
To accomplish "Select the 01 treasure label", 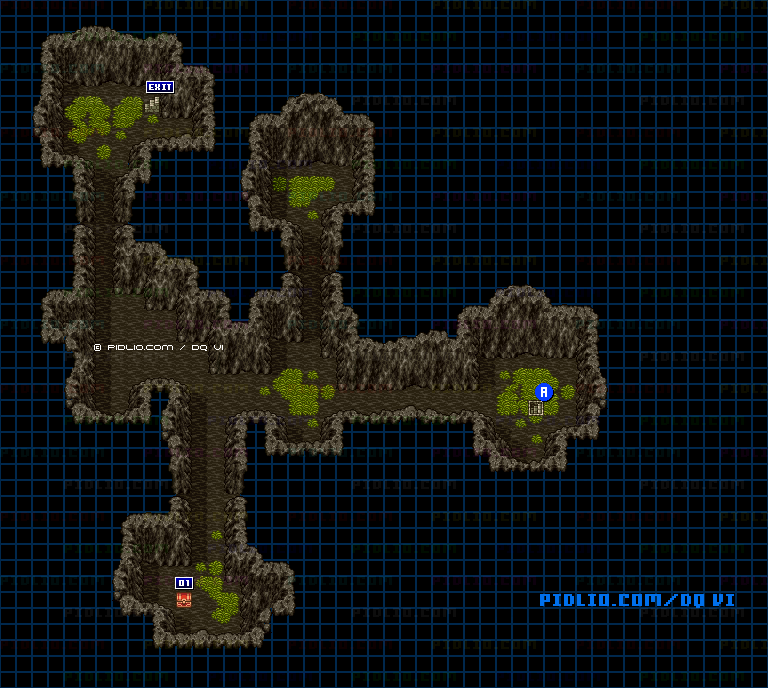I will (184, 583).
